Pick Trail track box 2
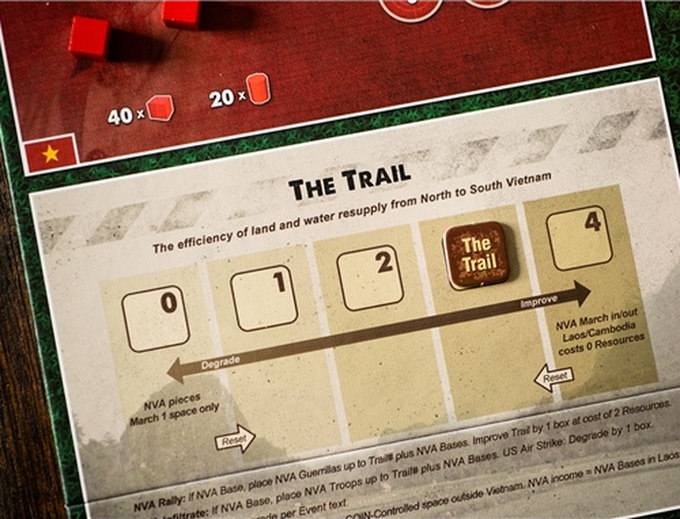The height and width of the screenshot is (519, 680). (x=370, y=277)
